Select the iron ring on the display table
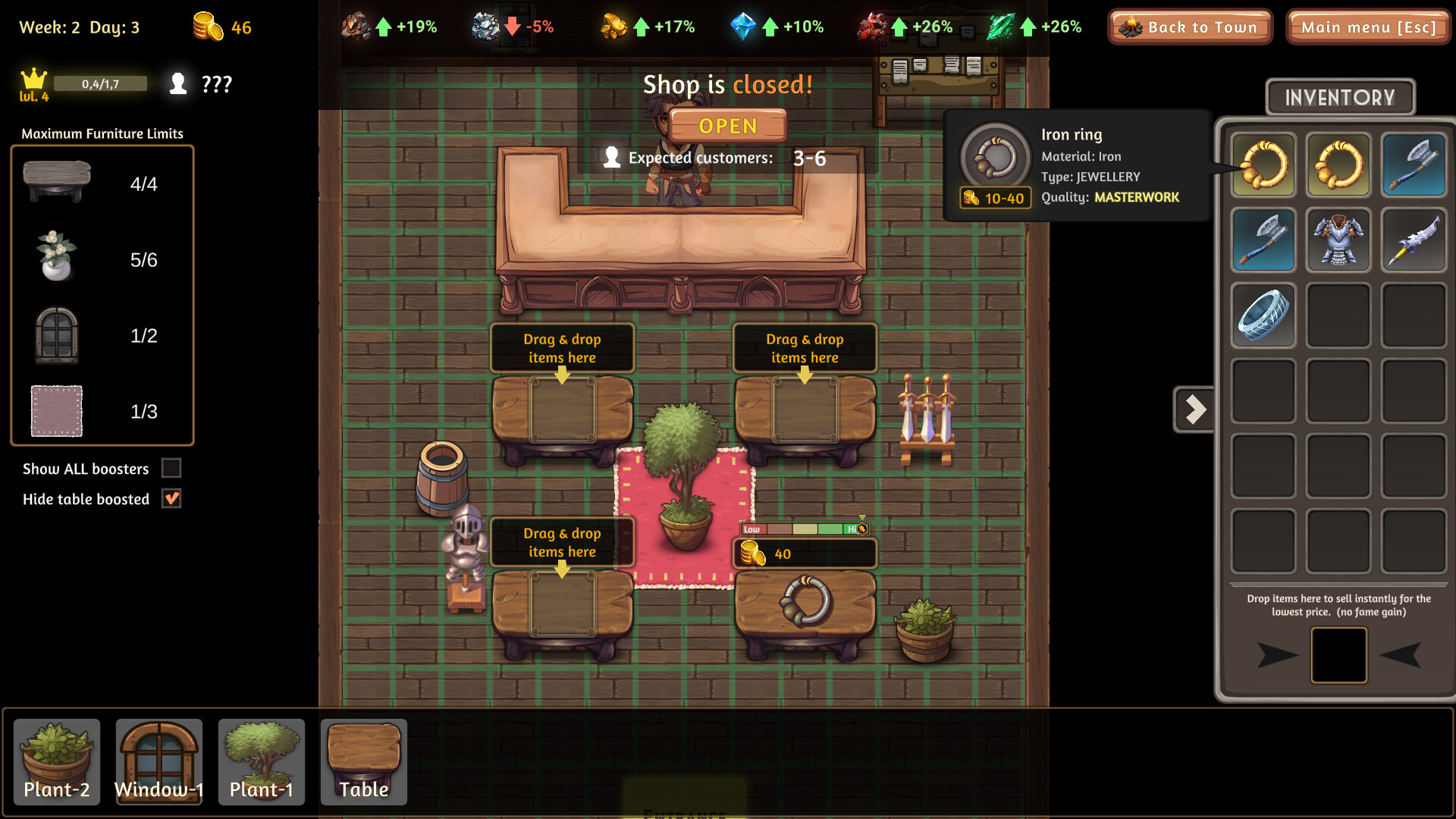The image size is (1456, 819). click(805, 601)
